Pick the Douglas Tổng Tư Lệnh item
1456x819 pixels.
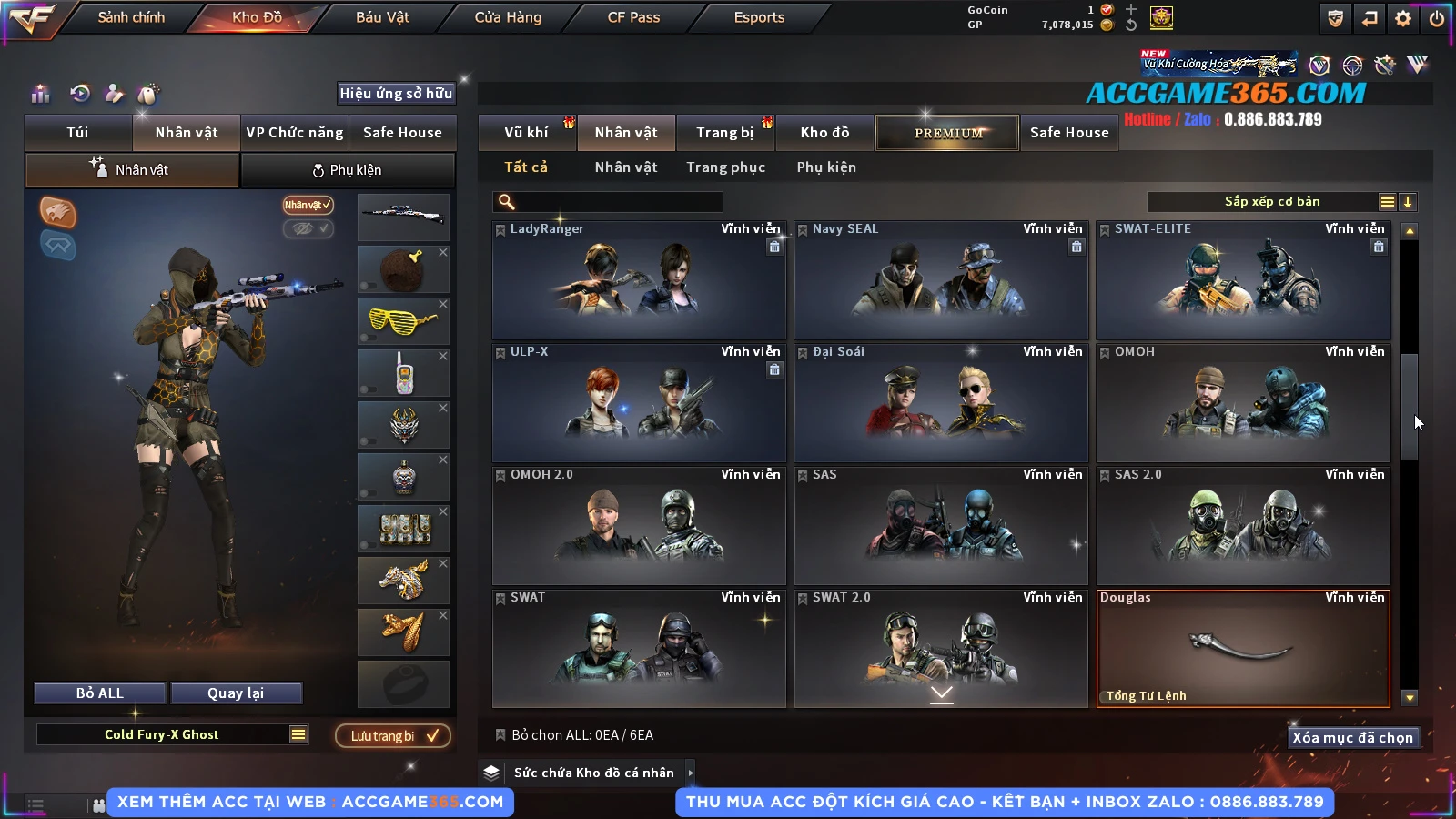(1242, 649)
